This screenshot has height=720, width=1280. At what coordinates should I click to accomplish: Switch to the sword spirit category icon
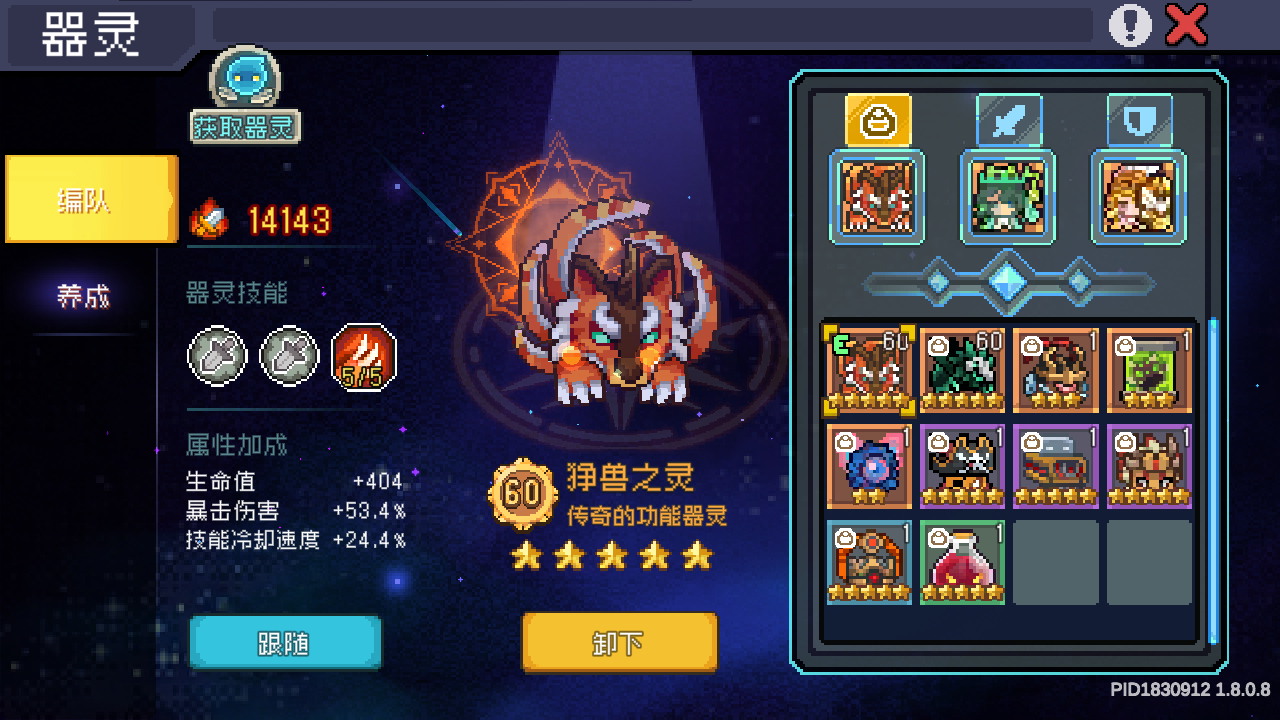pyautogui.click(x=1008, y=118)
